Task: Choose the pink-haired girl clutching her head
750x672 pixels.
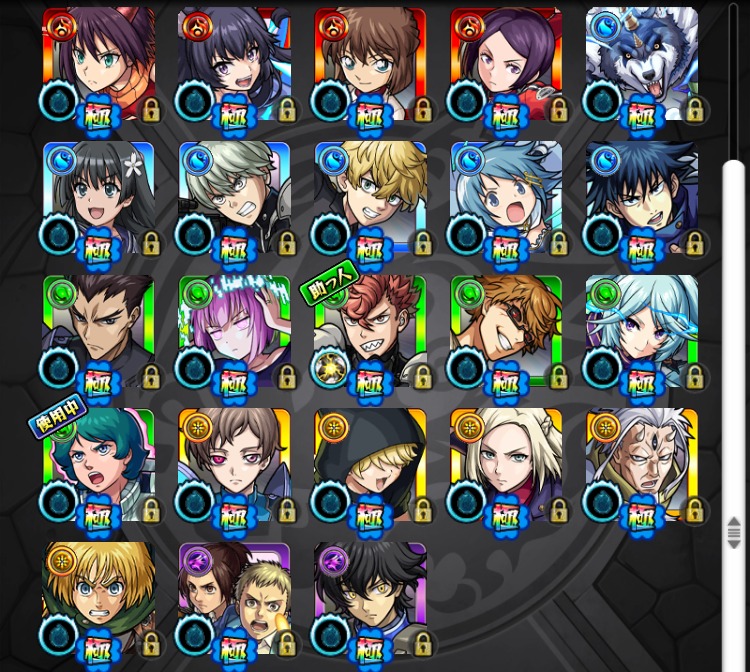Action: tap(234, 332)
